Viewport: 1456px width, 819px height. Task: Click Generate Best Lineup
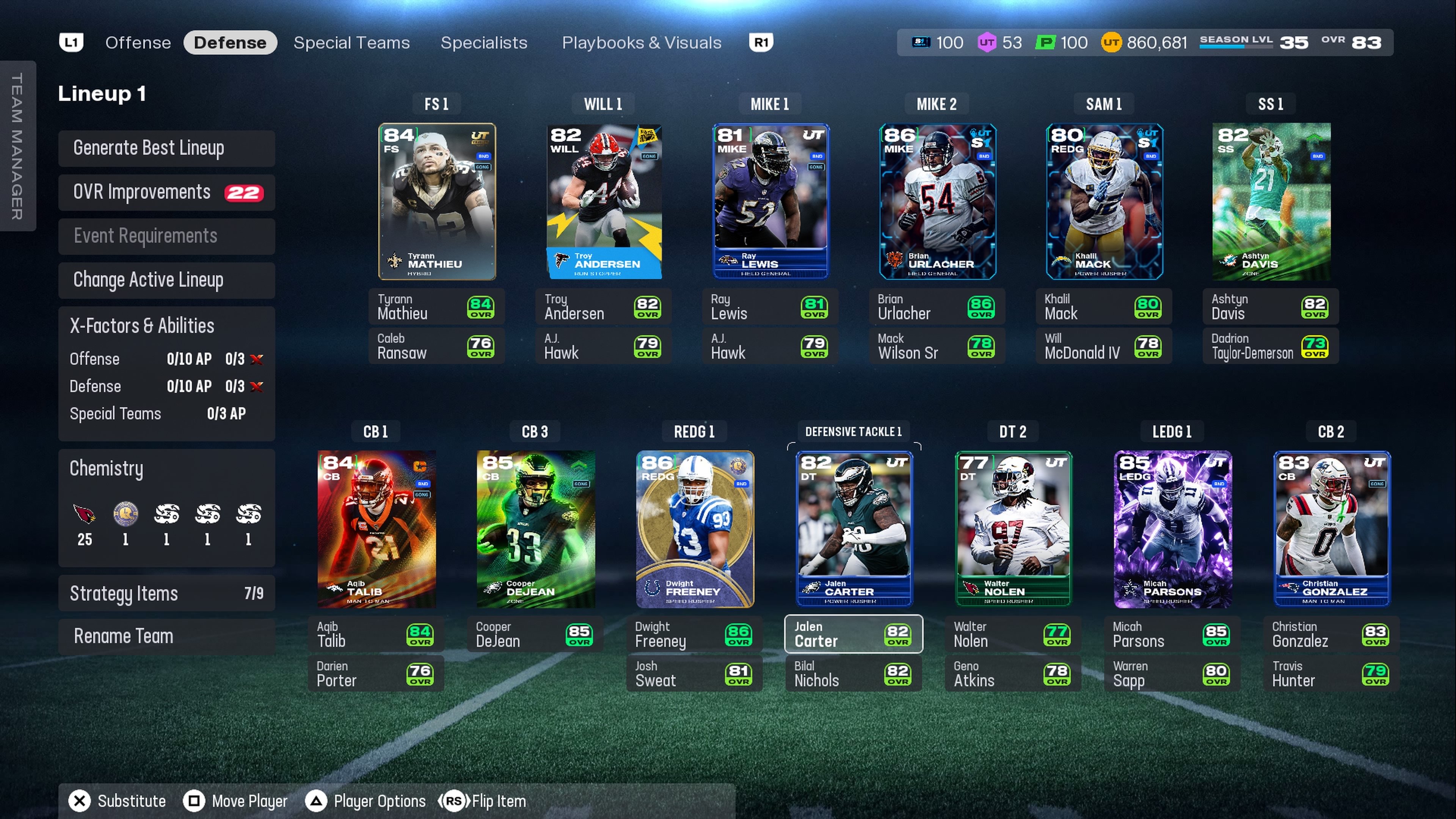166,148
